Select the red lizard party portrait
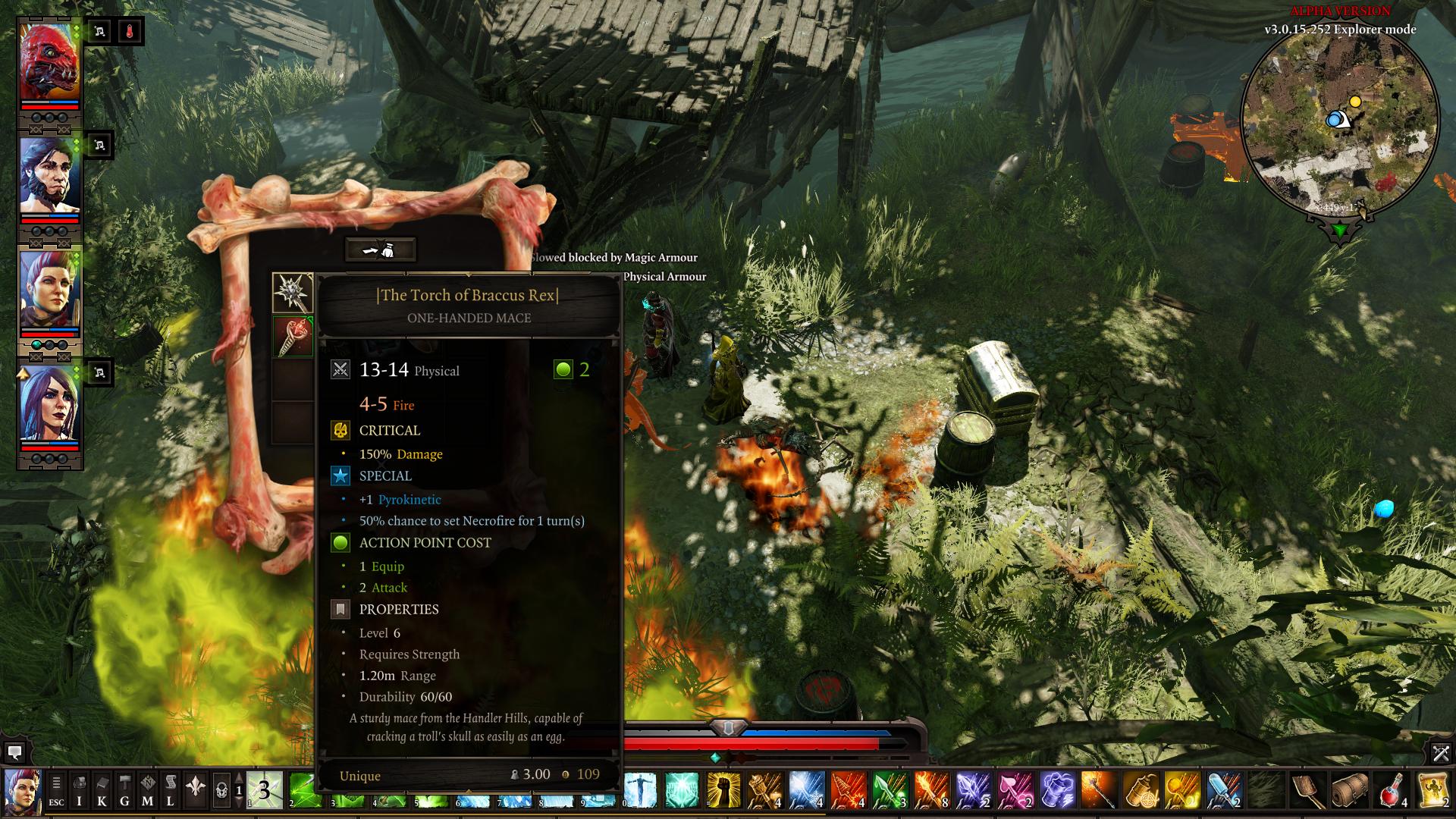The width and height of the screenshot is (1456, 819). (x=49, y=62)
